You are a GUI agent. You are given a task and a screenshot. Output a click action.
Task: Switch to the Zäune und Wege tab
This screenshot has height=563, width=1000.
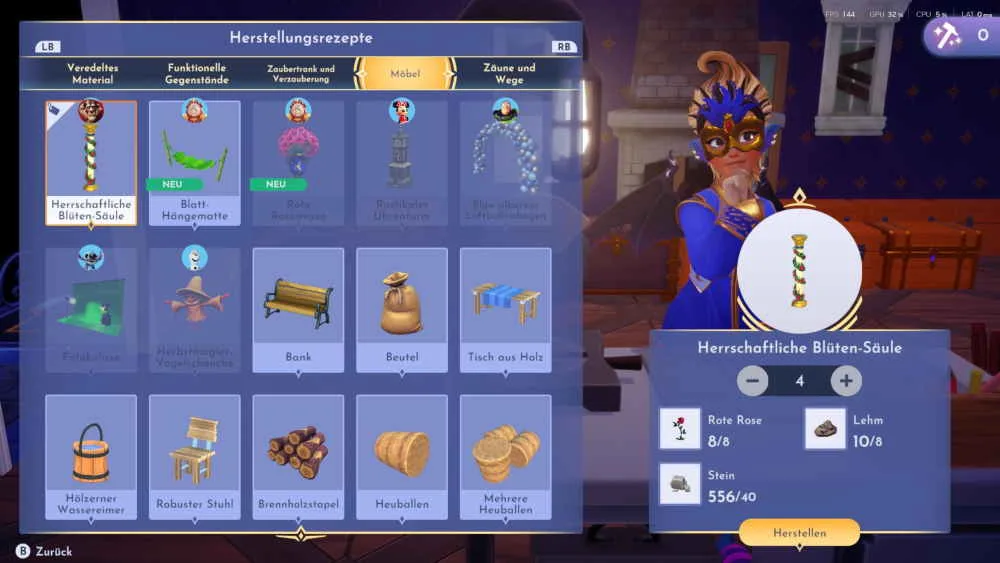[509, 73]
